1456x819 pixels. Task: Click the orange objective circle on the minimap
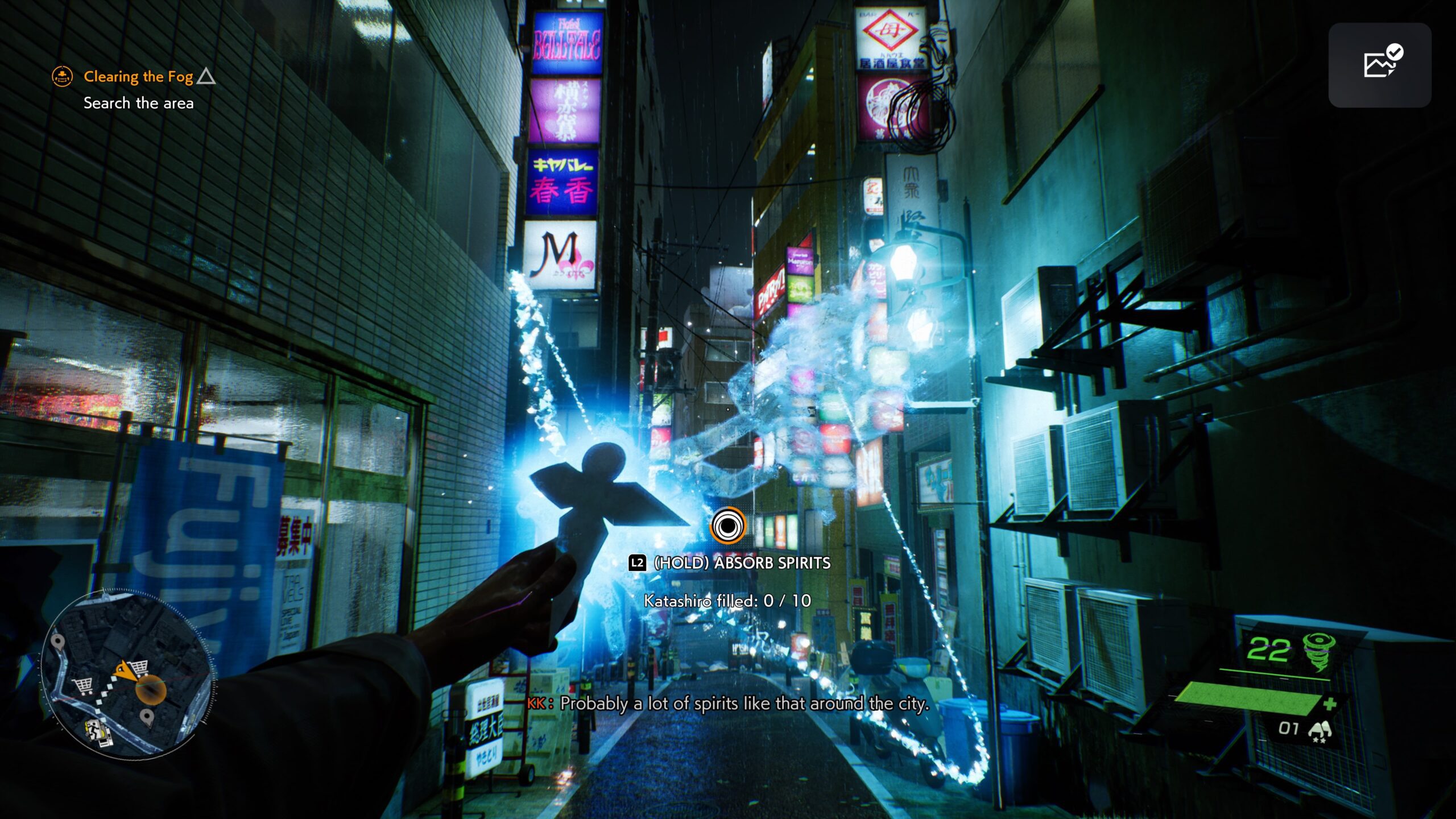click(x=151, y=691)
